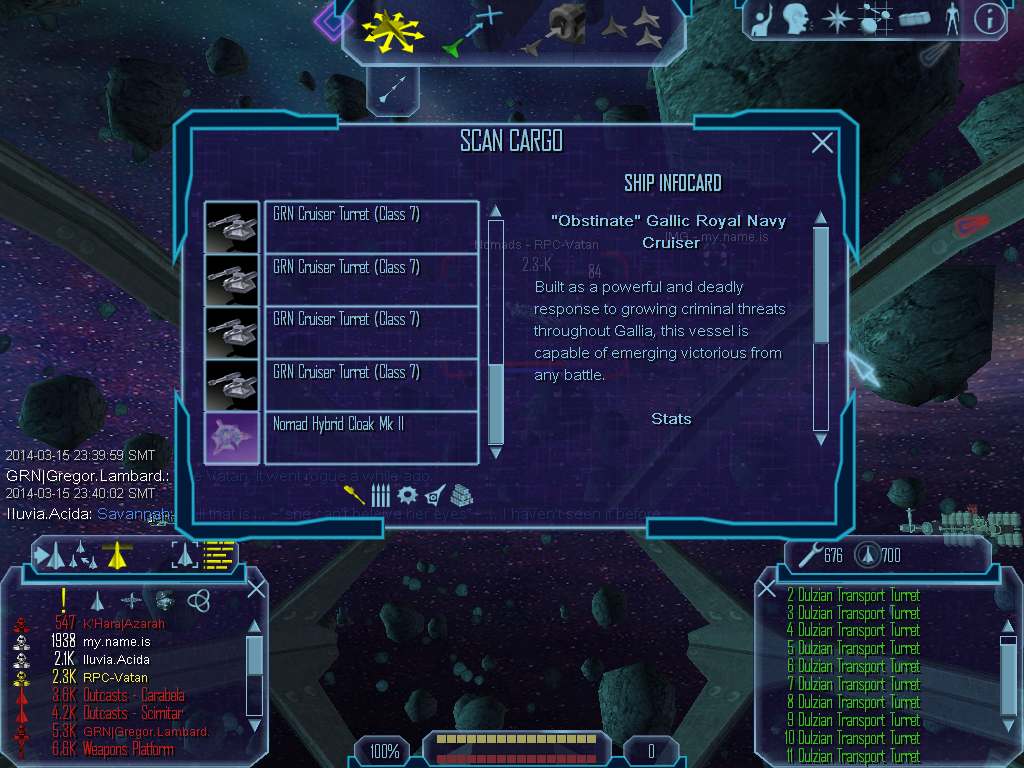This screenshot has width=1024, height=768.
Task: Show the weapons filter with the yellow pointer icon
Action: coord(354,494)
